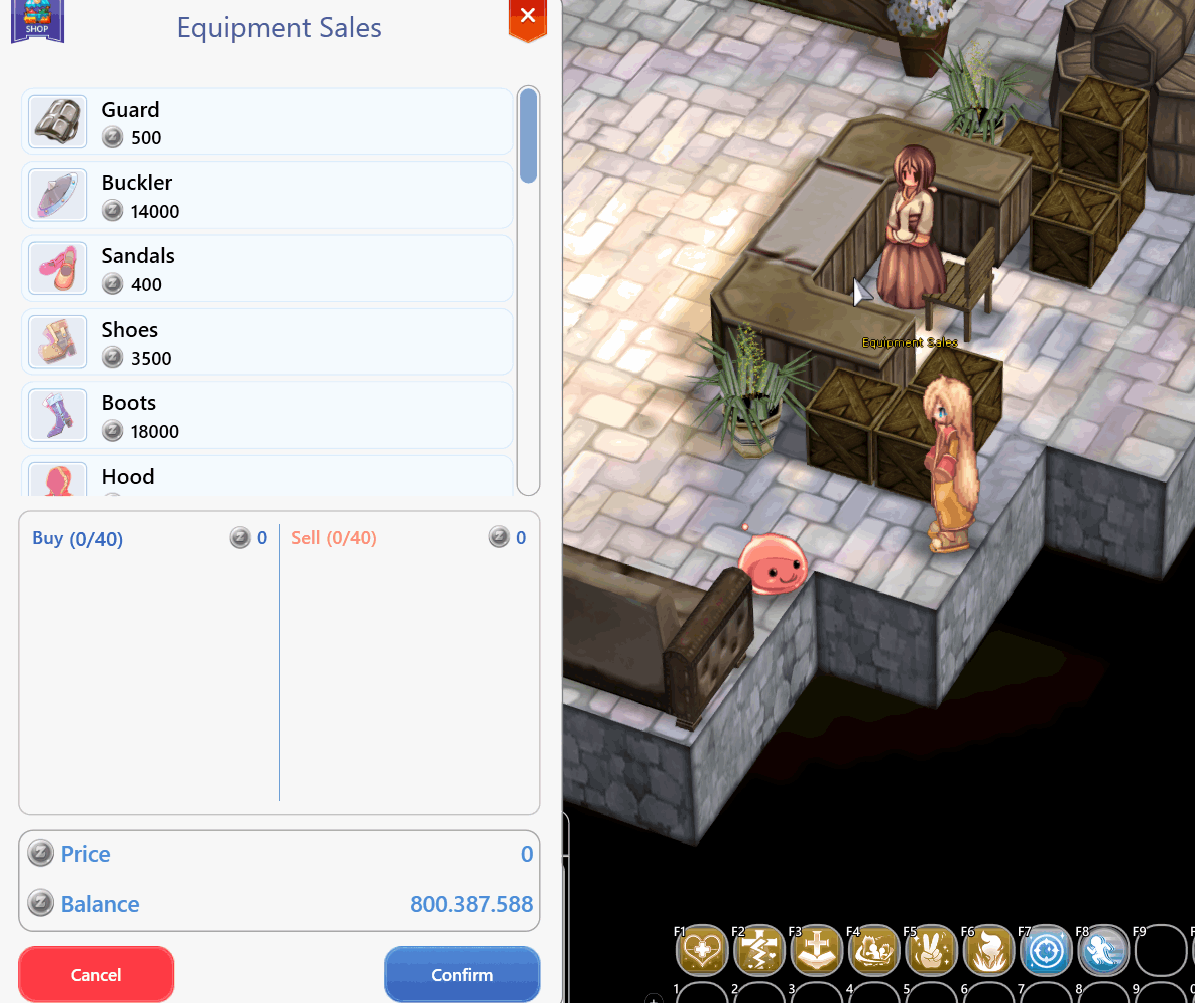Viewport: 1195px width, 1003px height.
Task: Activate the heart heal skill on F1
Action: click(701, 950)
